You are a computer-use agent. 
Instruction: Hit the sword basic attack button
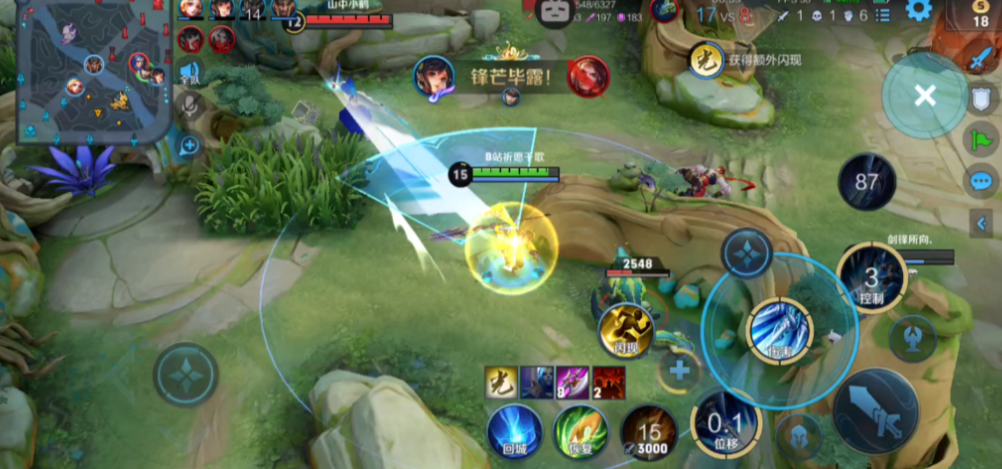pyautogui.click(x=876, y=411)
